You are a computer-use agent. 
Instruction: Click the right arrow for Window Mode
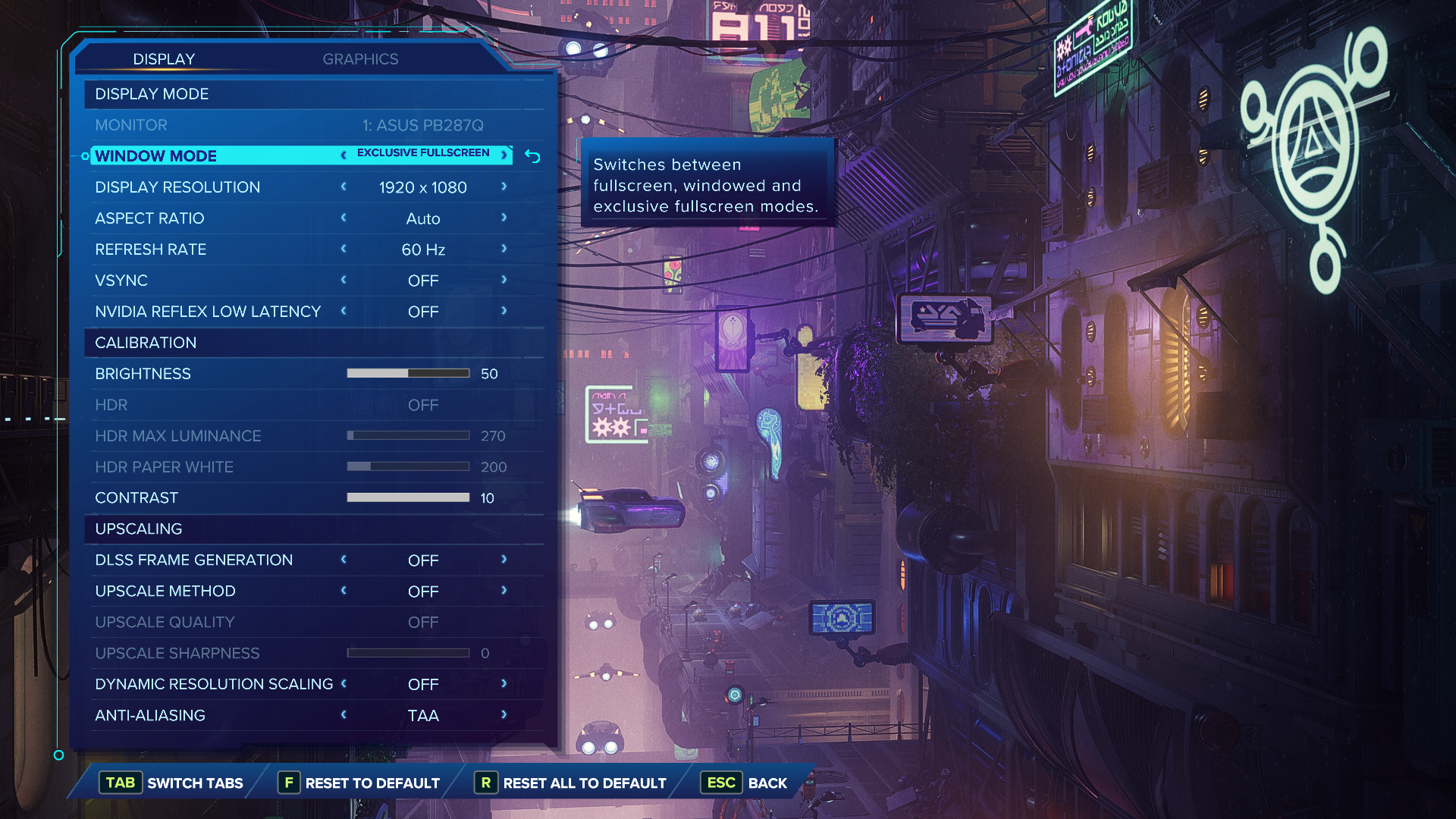click(504, 155)
